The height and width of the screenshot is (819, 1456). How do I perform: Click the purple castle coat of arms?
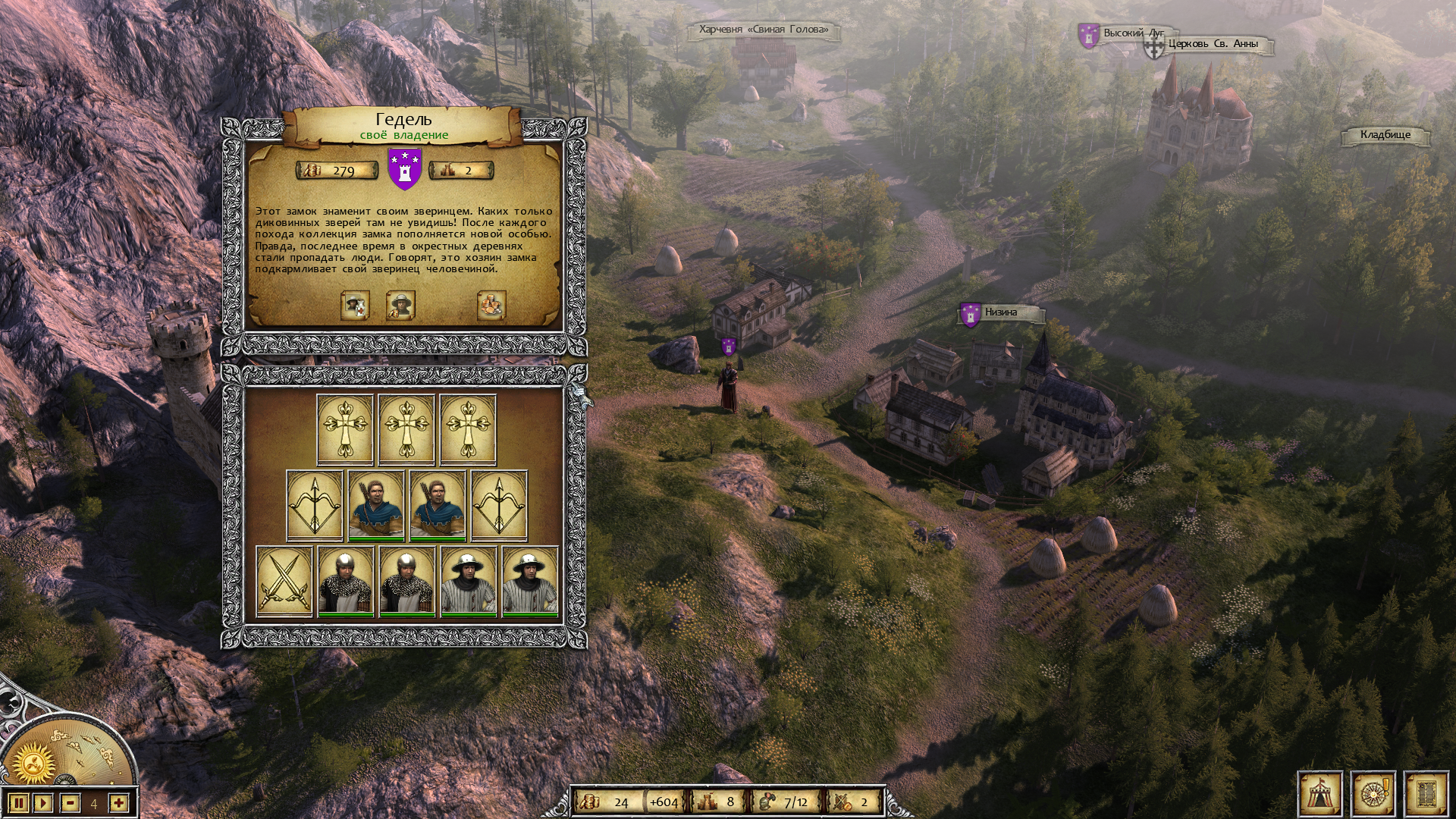point(405,169)
